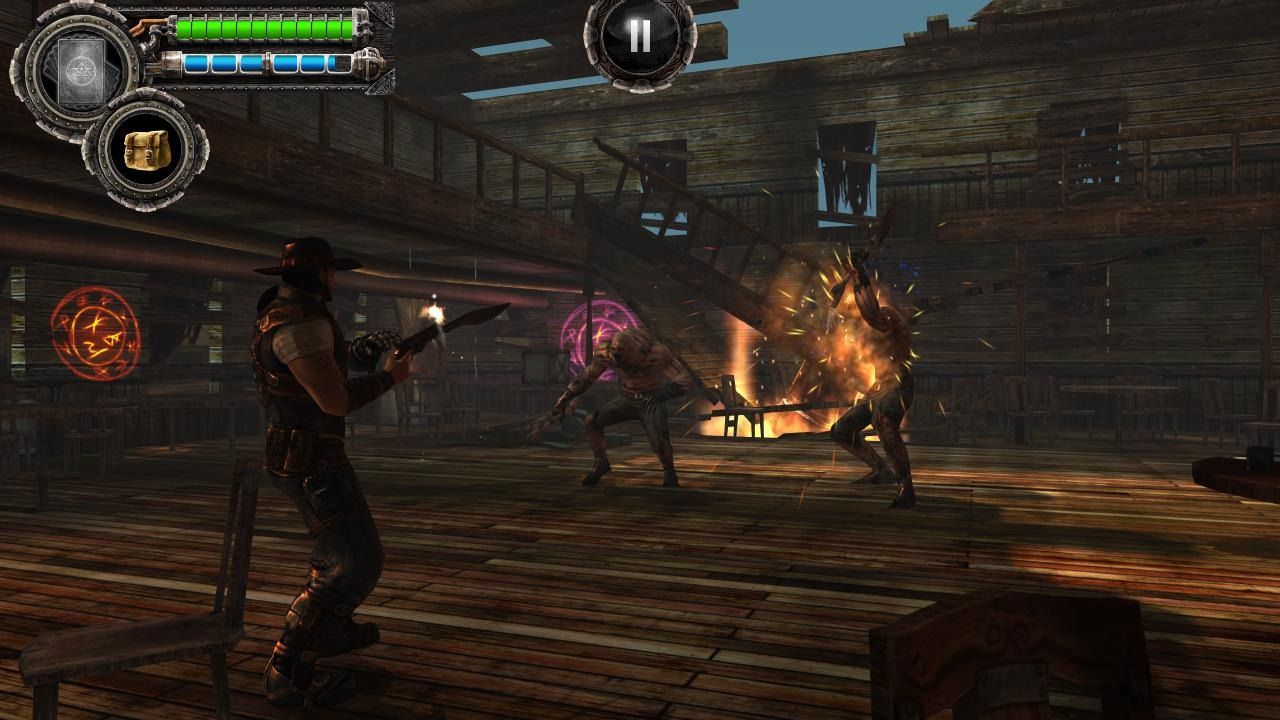Image resolution: width=1280 pixels, height=720 pixels.
Task: Pause the game using the pause orb
Action: [x=640, y=38]
